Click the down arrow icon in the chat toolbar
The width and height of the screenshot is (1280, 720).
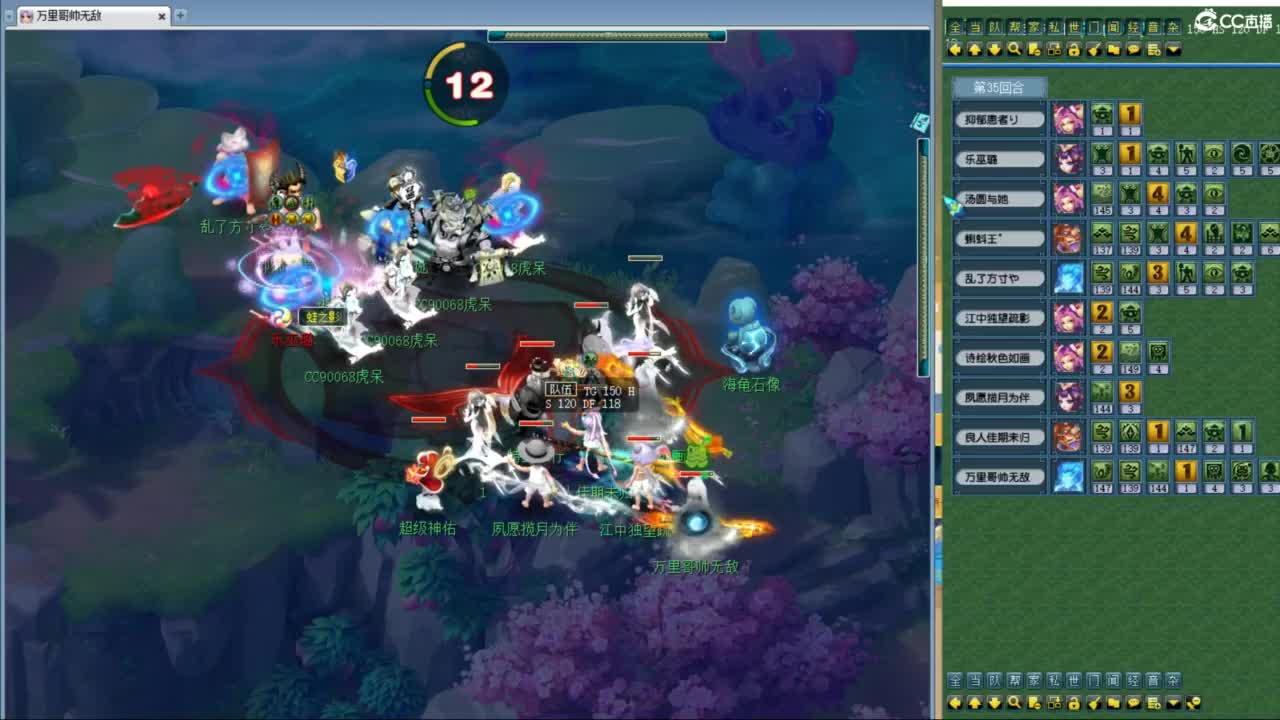pos(994,50)
